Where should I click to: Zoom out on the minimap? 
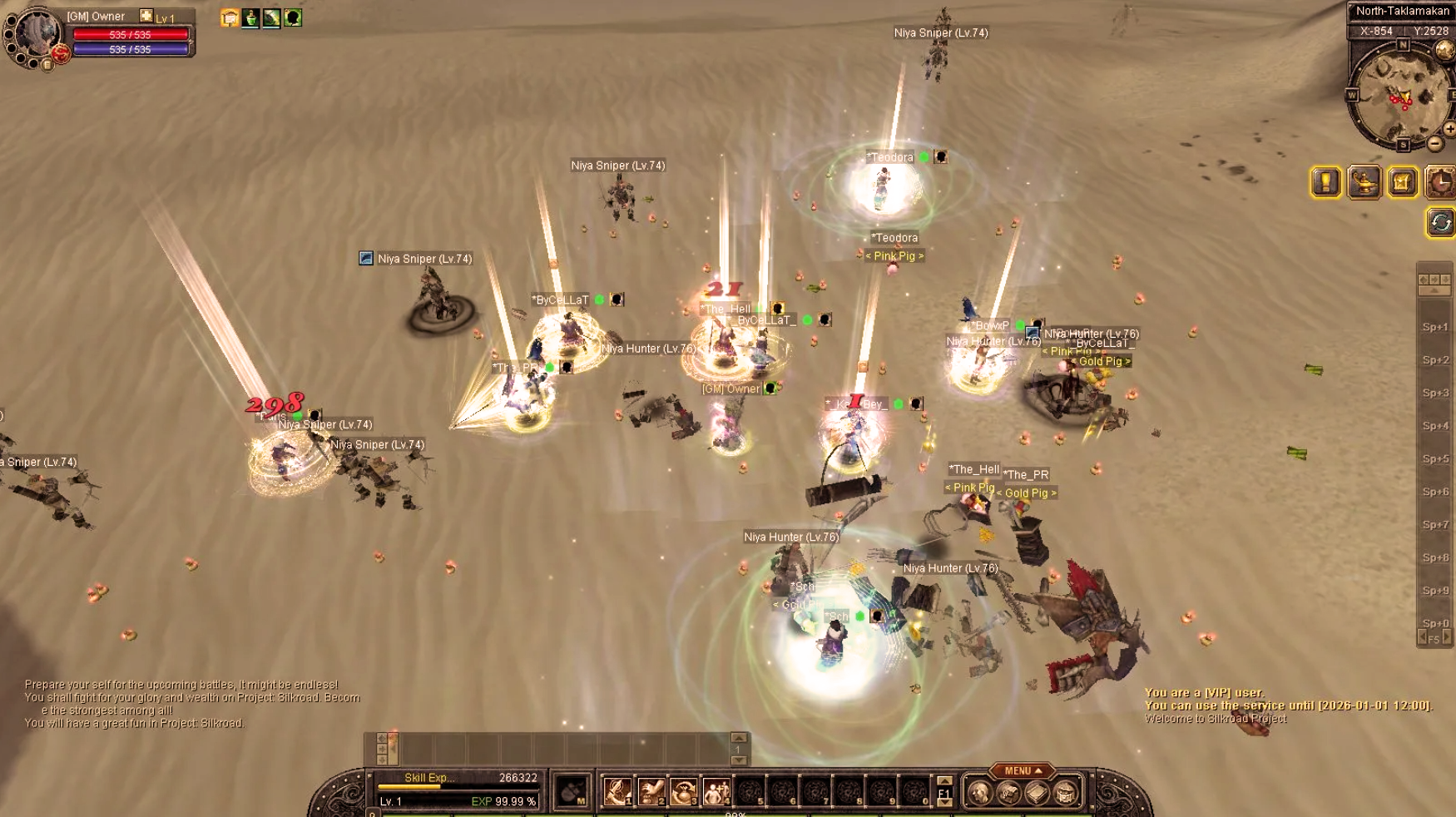1435,143
